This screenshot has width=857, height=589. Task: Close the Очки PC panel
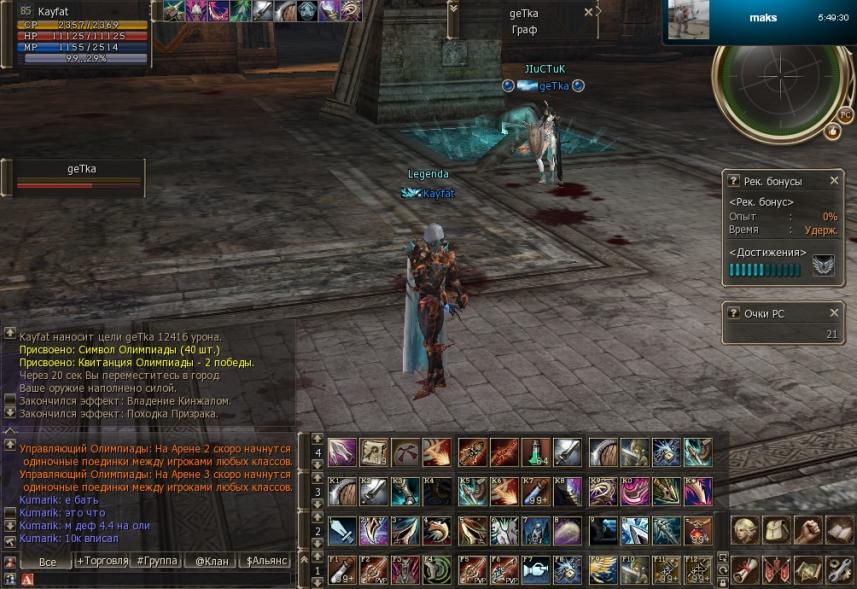(x=834, y=313)
